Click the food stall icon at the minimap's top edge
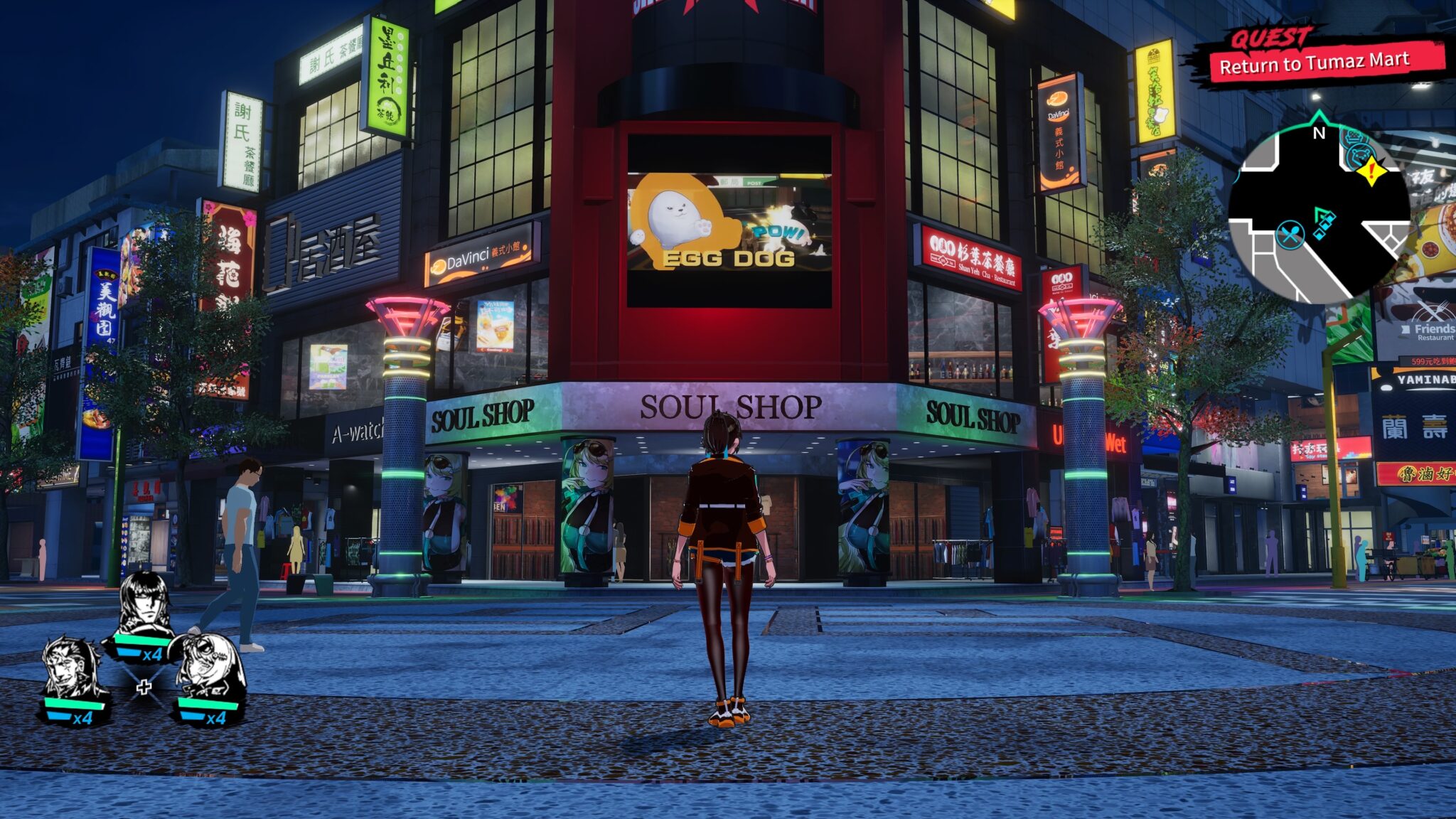 1352,136
